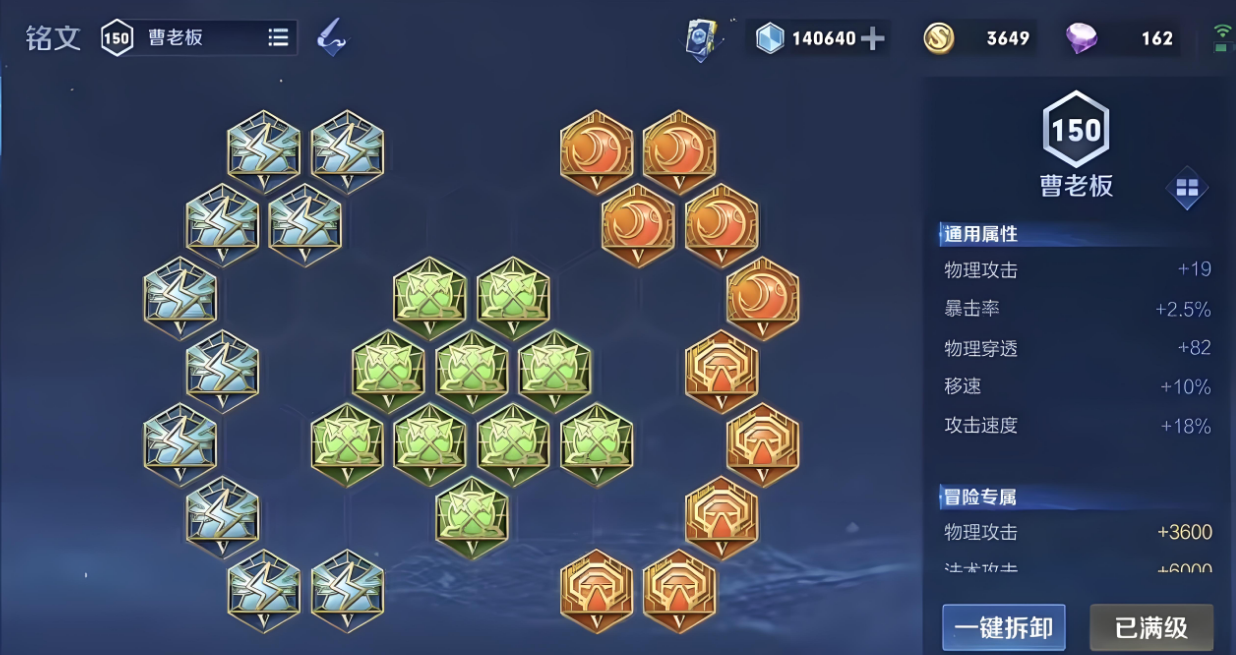Click the 已满级 button
1236x655 pixels.
coord(1151,627)
